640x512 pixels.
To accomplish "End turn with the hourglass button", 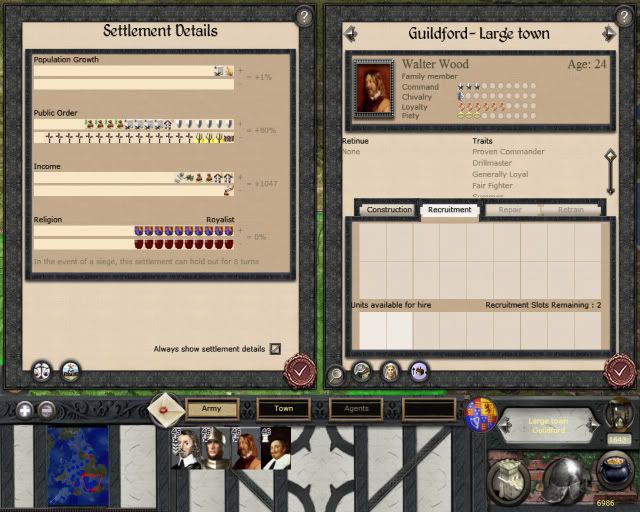I will pyautogui.click(x=620, y=411).
